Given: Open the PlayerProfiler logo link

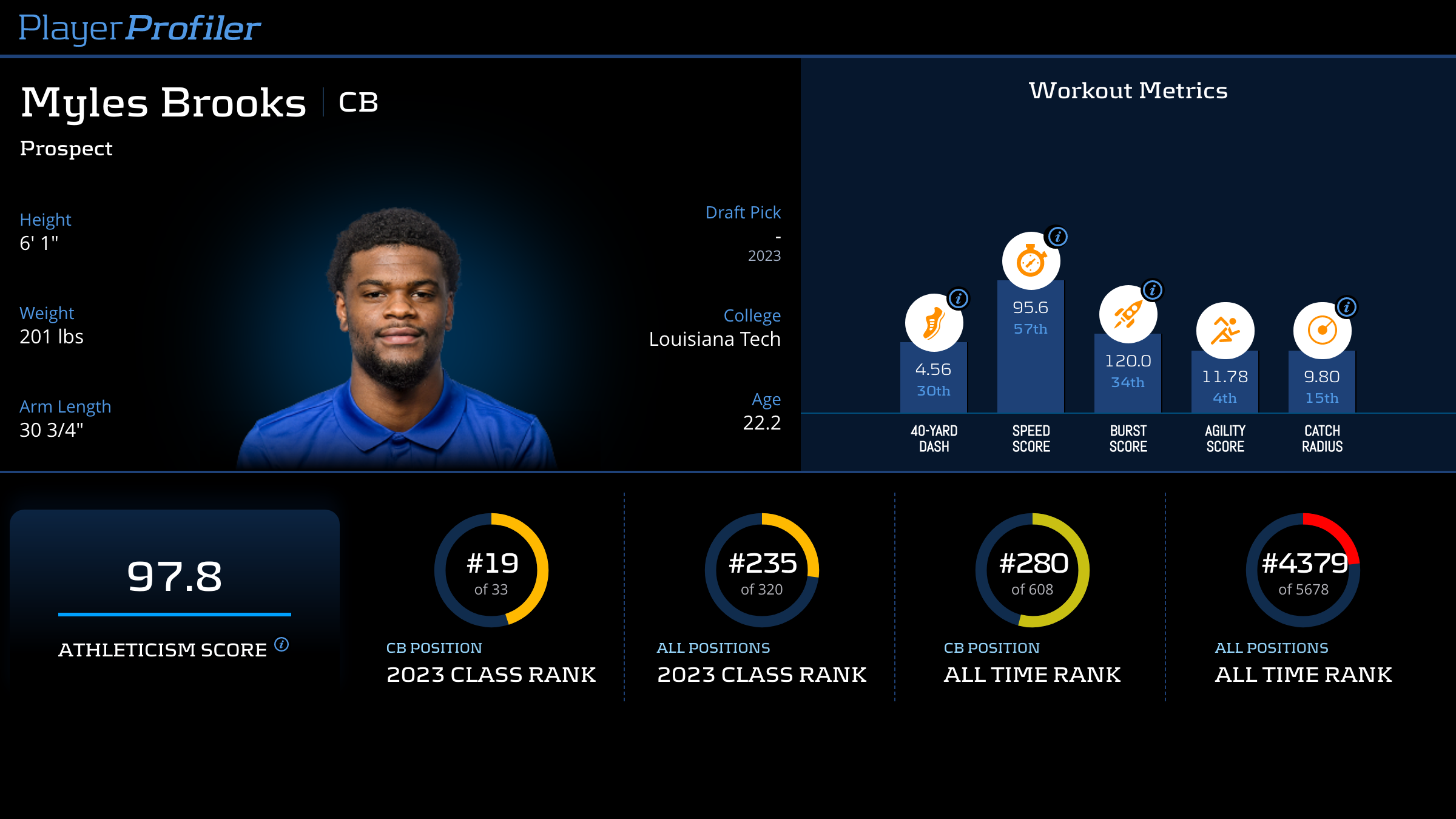Looking at the screenshot, I should point(140,29).
